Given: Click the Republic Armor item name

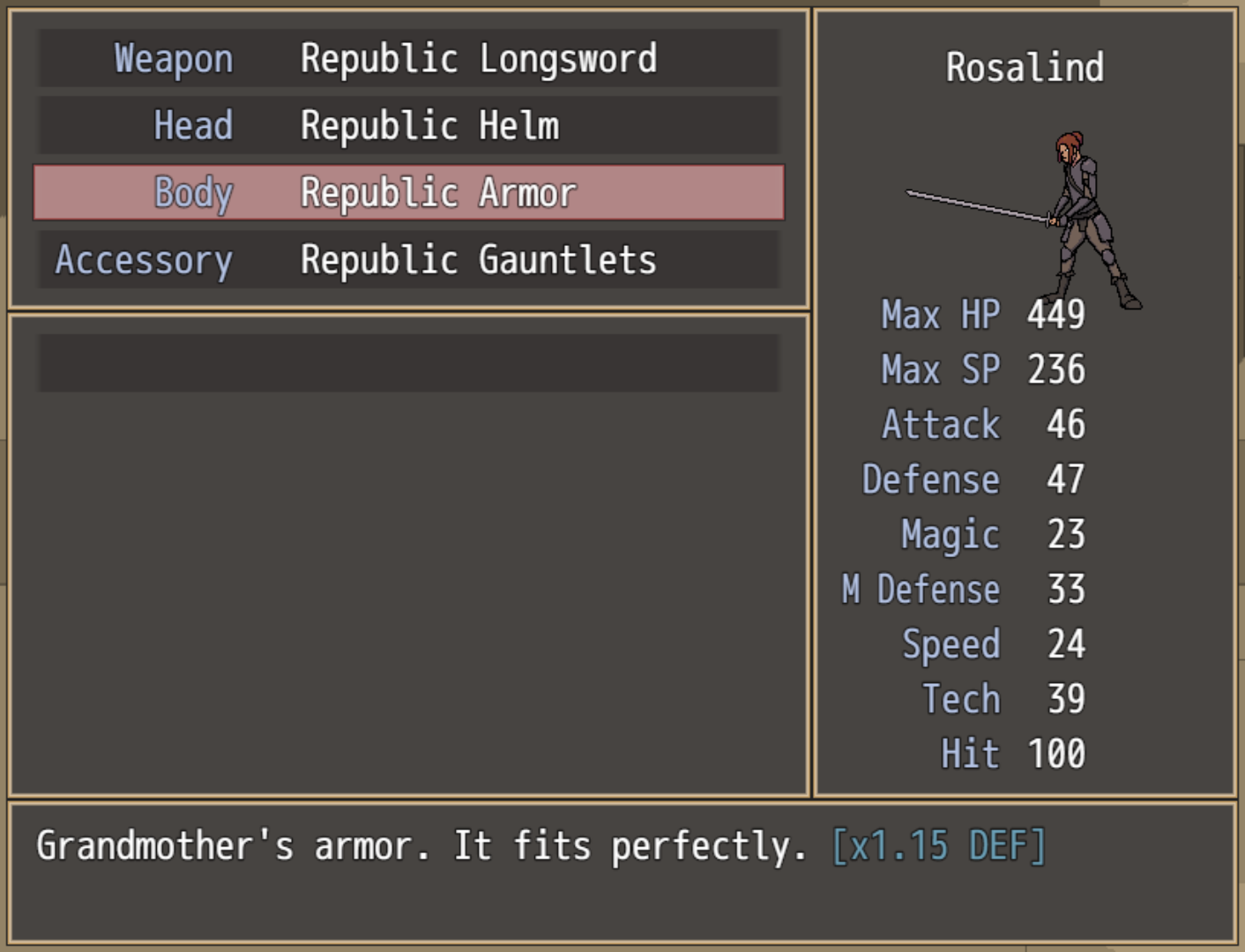Looking at the screenshot, I should (x=438, y=192).
